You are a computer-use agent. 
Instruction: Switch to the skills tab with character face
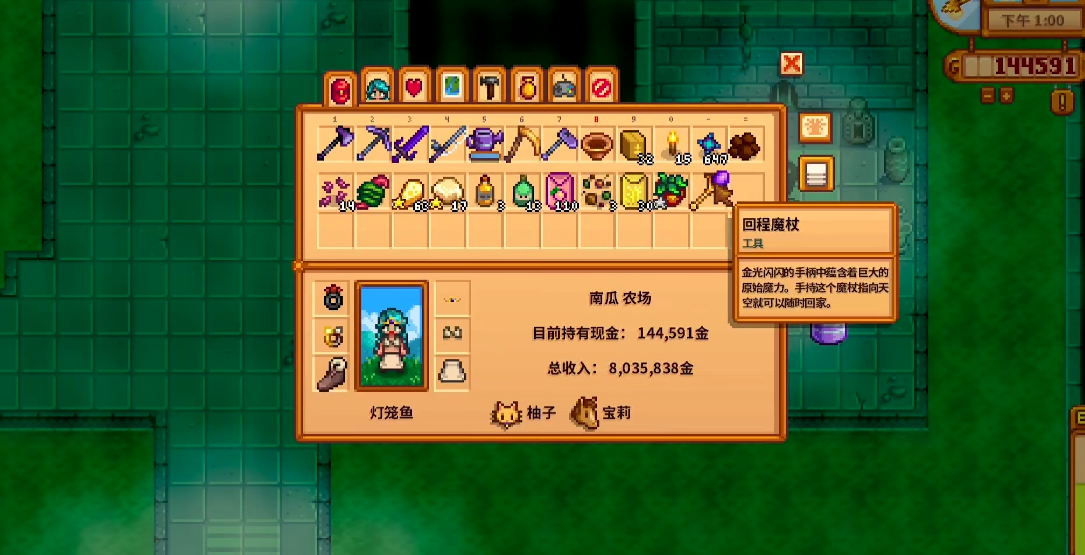pyautogui.click(x=377, y=88)
